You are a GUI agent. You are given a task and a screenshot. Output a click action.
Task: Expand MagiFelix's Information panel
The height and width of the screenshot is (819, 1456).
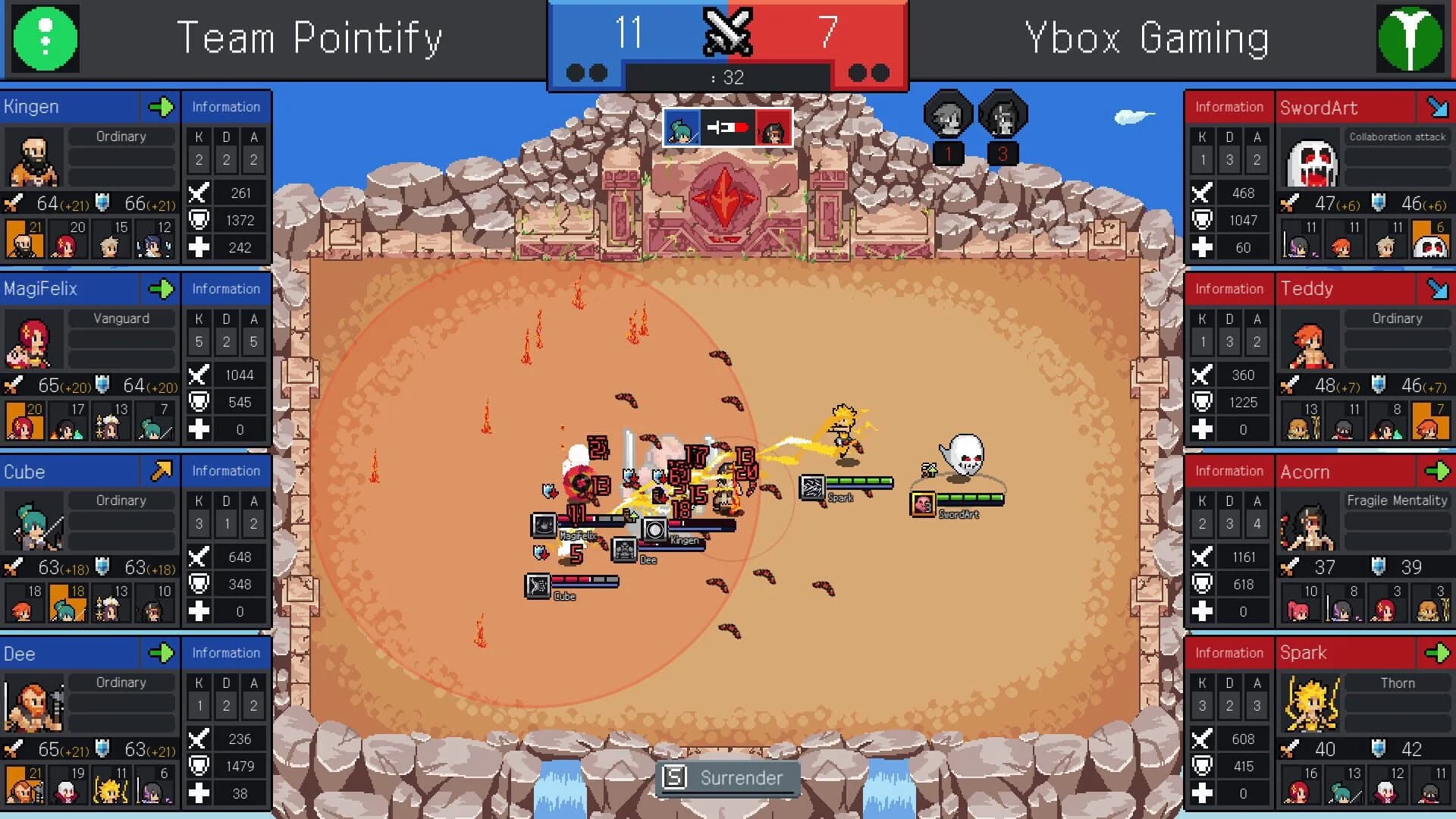click(x=225, y=289)
